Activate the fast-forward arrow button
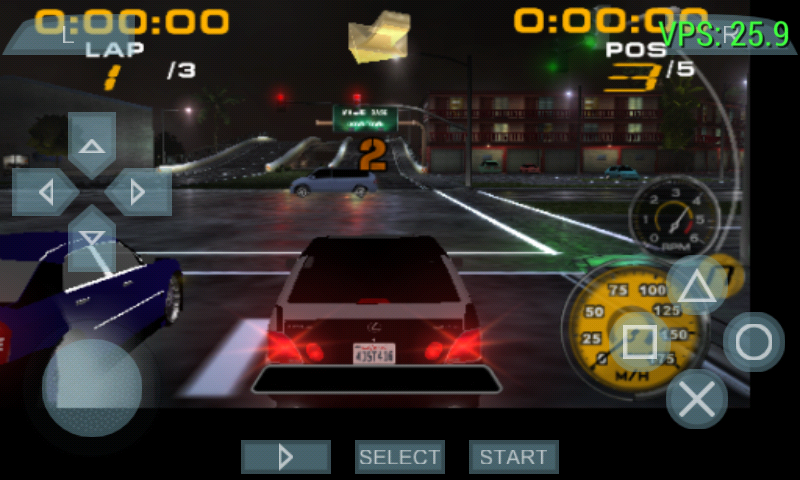Viewport: 800px width, 480px height. click(285, 457)
